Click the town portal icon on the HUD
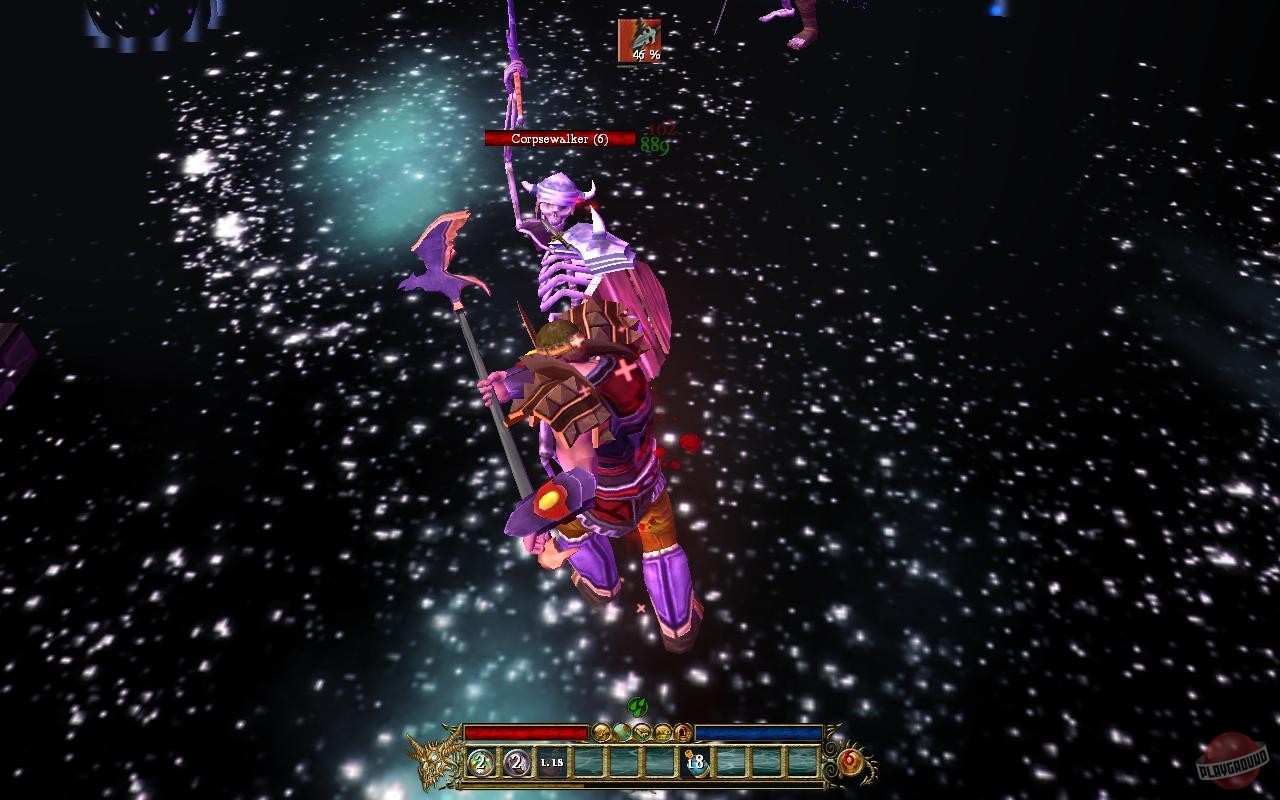The image size is (1280, 800). [683, 731]
